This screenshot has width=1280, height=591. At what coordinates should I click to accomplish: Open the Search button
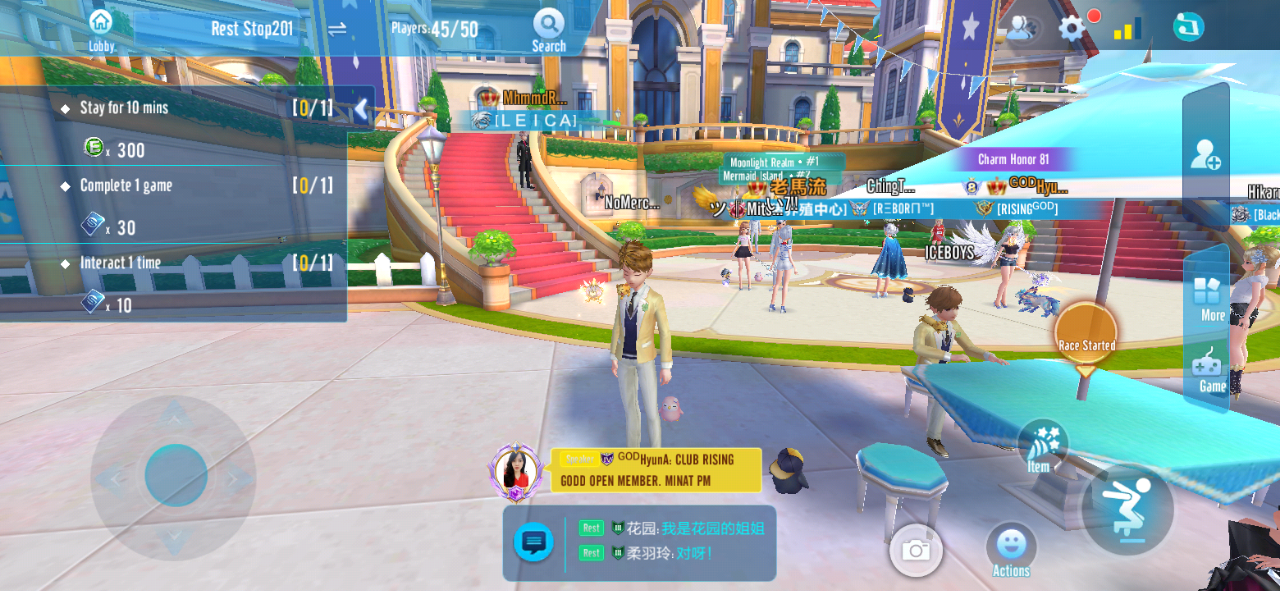[x=548, y=30]
